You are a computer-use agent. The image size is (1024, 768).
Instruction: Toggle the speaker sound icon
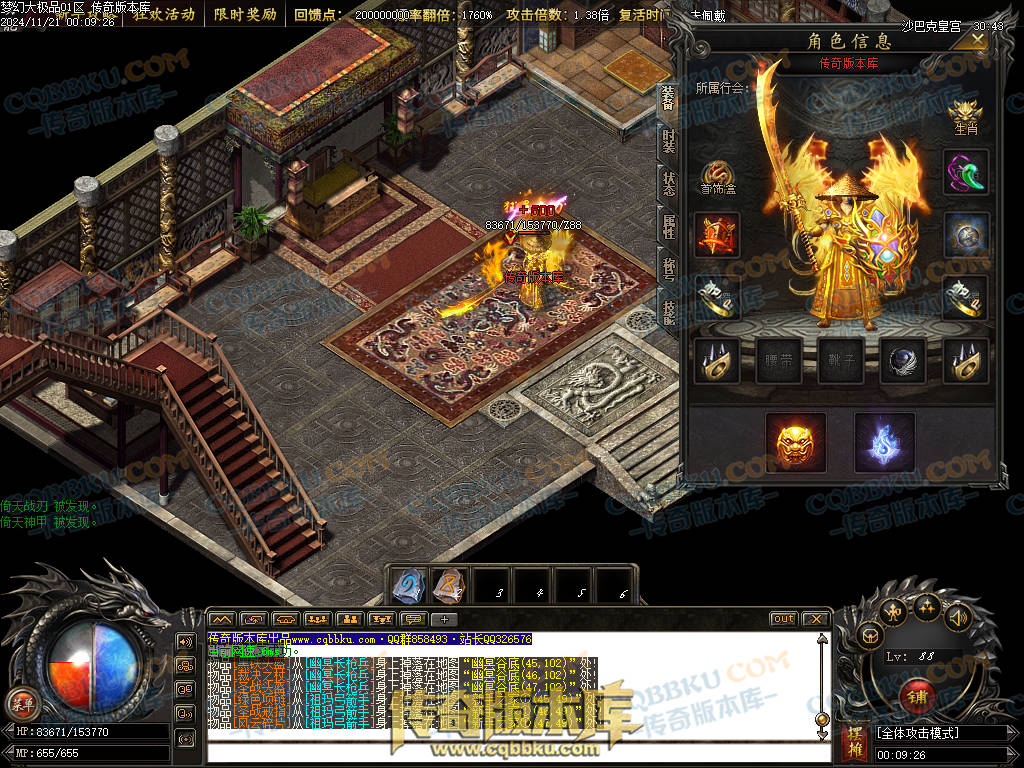(958, 617)
